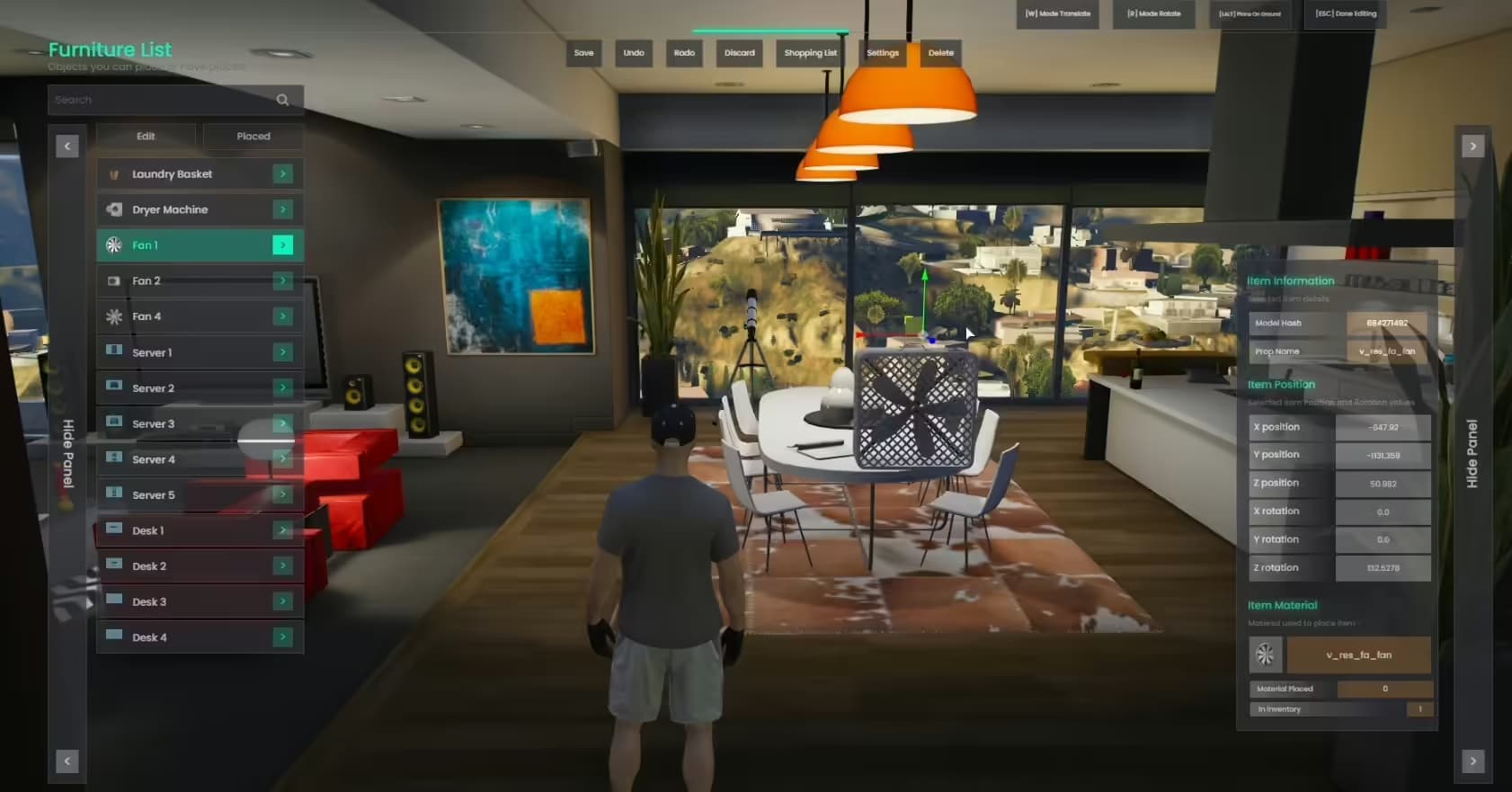Image resolution: width=1512 pixels, height=792 pixels.
Task: Click the fan material icon under Item Material
Action: pyautogui.click(x=1266, y=654)
